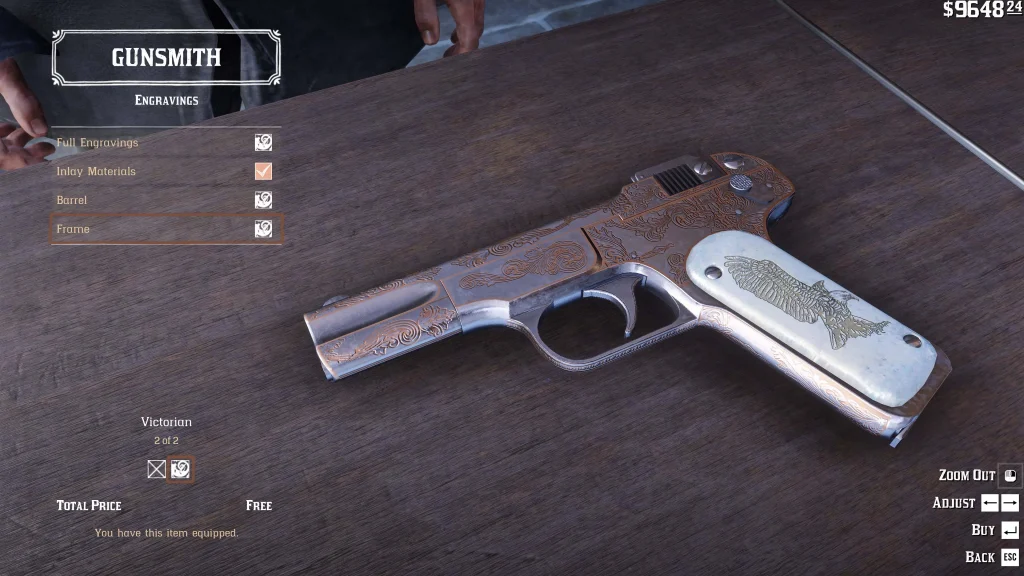
Task: Click the Adjust arrows control
Action: 976,503
